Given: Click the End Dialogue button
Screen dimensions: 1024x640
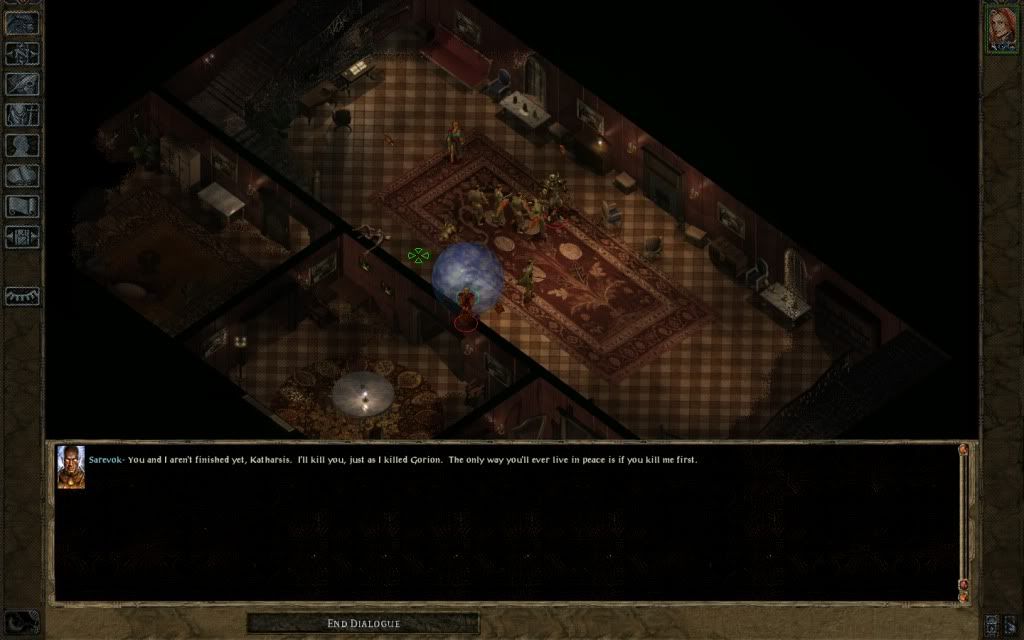Looking at the screenshot, I should (363, 624).
